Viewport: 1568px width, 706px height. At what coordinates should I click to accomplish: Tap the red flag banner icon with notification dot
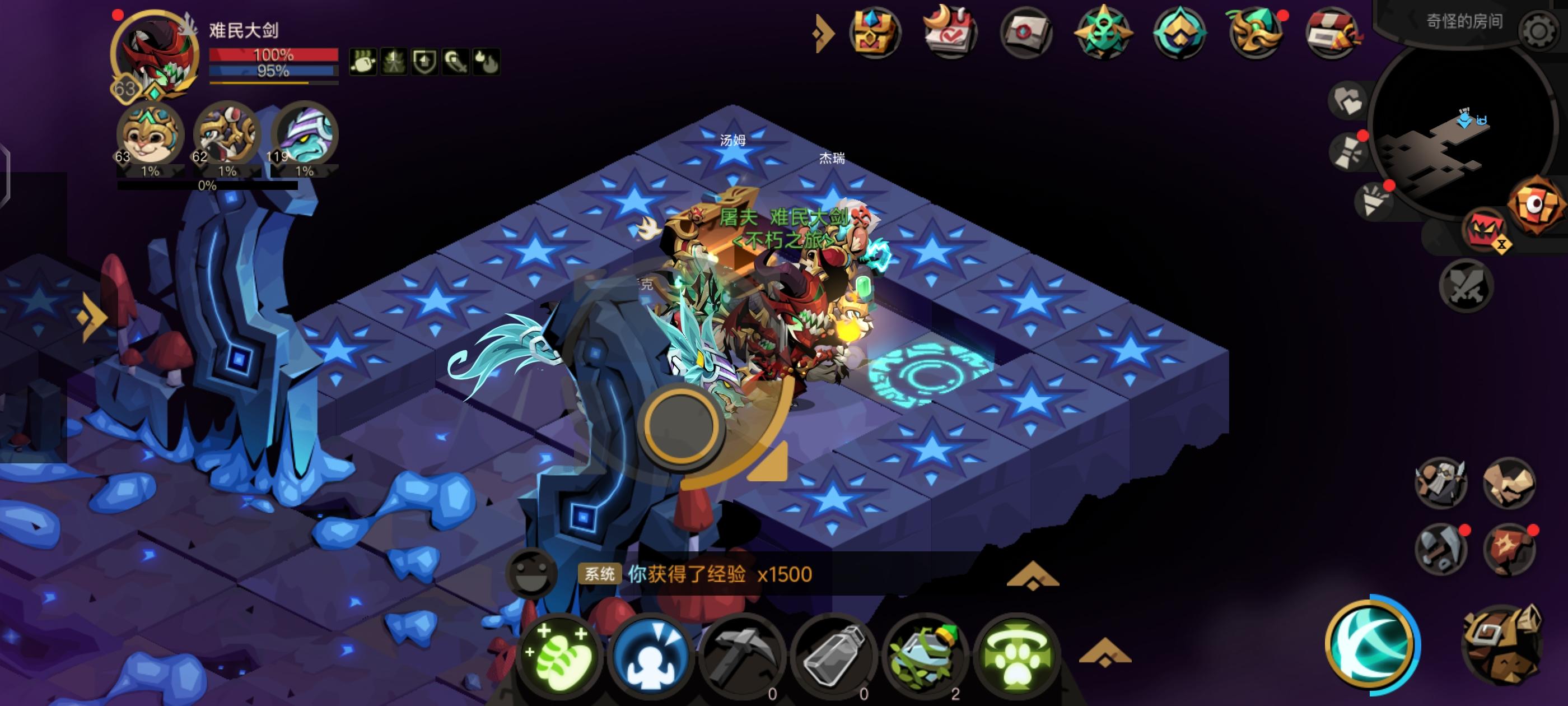pos(1508,548)
